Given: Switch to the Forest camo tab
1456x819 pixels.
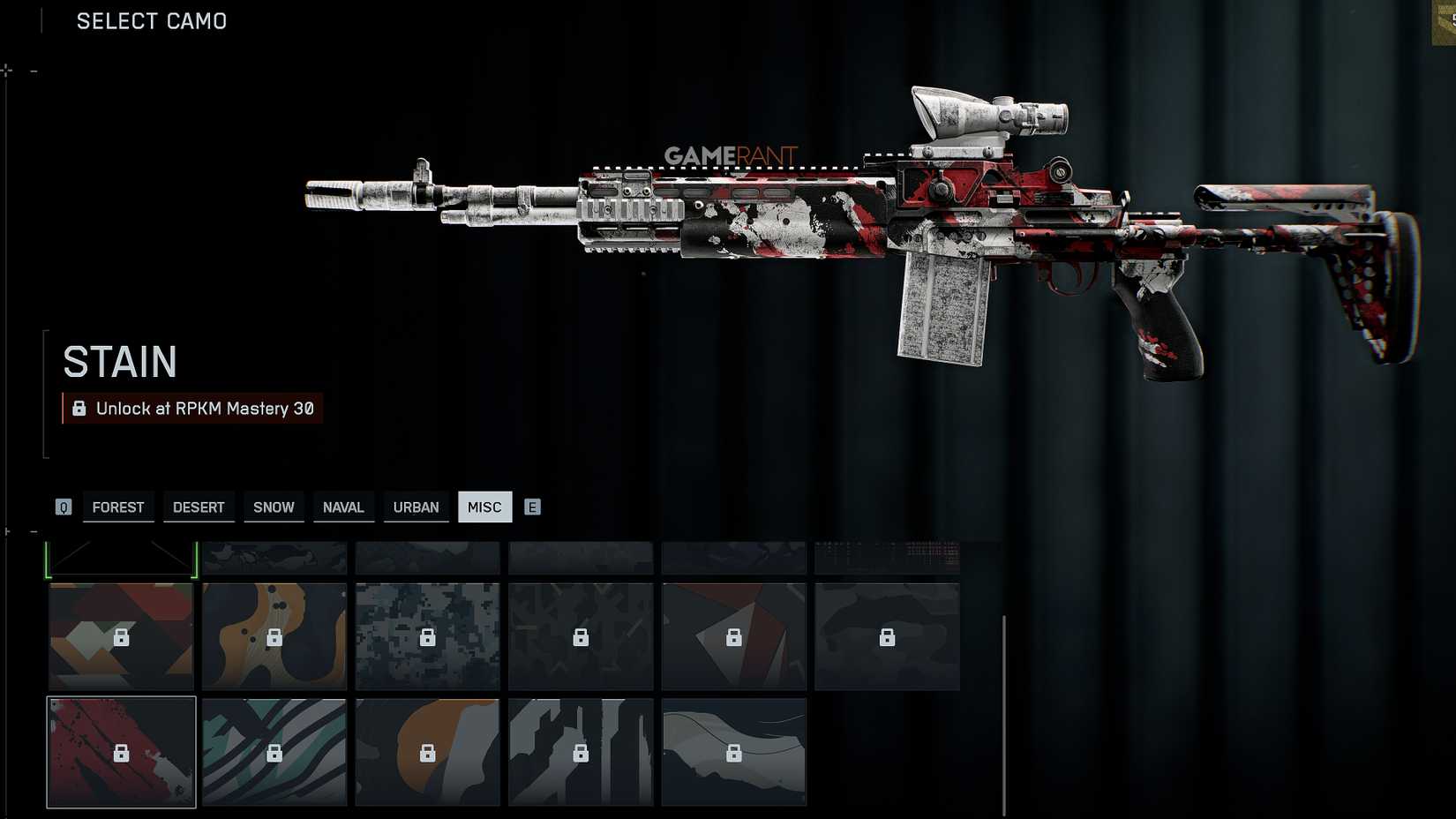Looking at the screenshot, I should coord(118,507).
